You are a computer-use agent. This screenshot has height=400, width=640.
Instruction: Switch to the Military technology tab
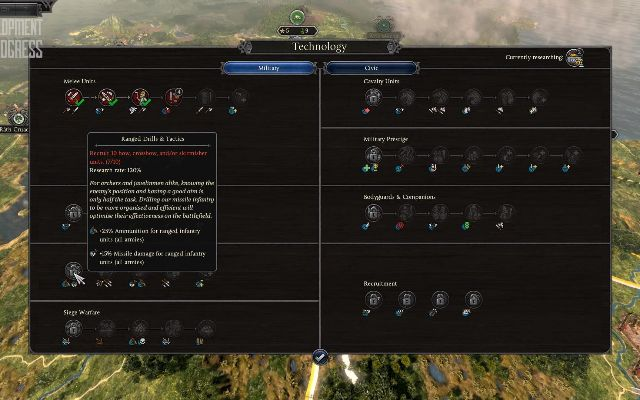coord(268,67)
